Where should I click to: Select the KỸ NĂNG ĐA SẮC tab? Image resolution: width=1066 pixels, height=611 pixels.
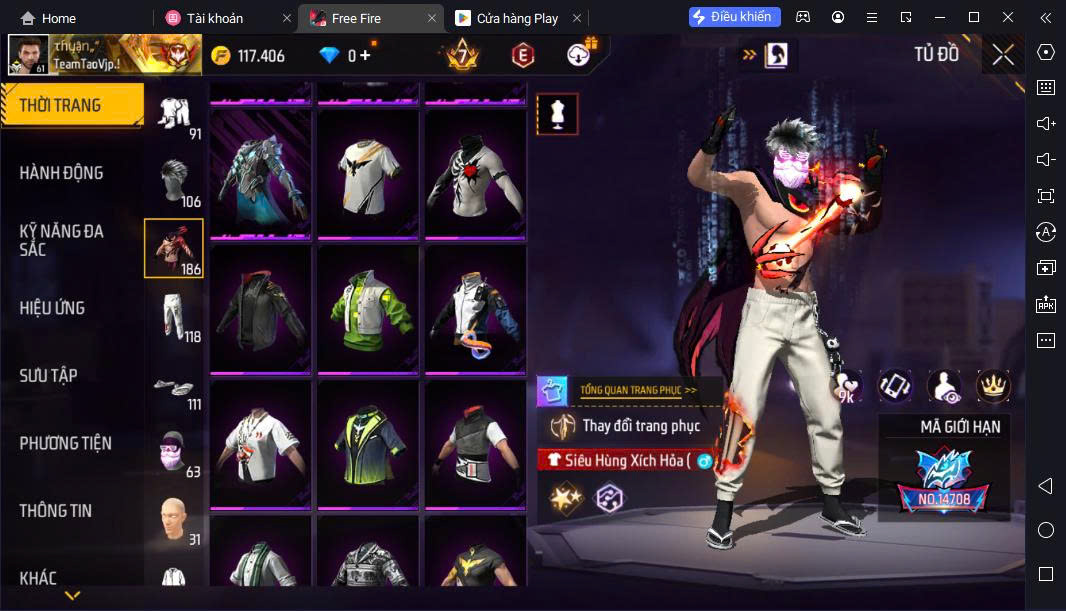(62, 240)
